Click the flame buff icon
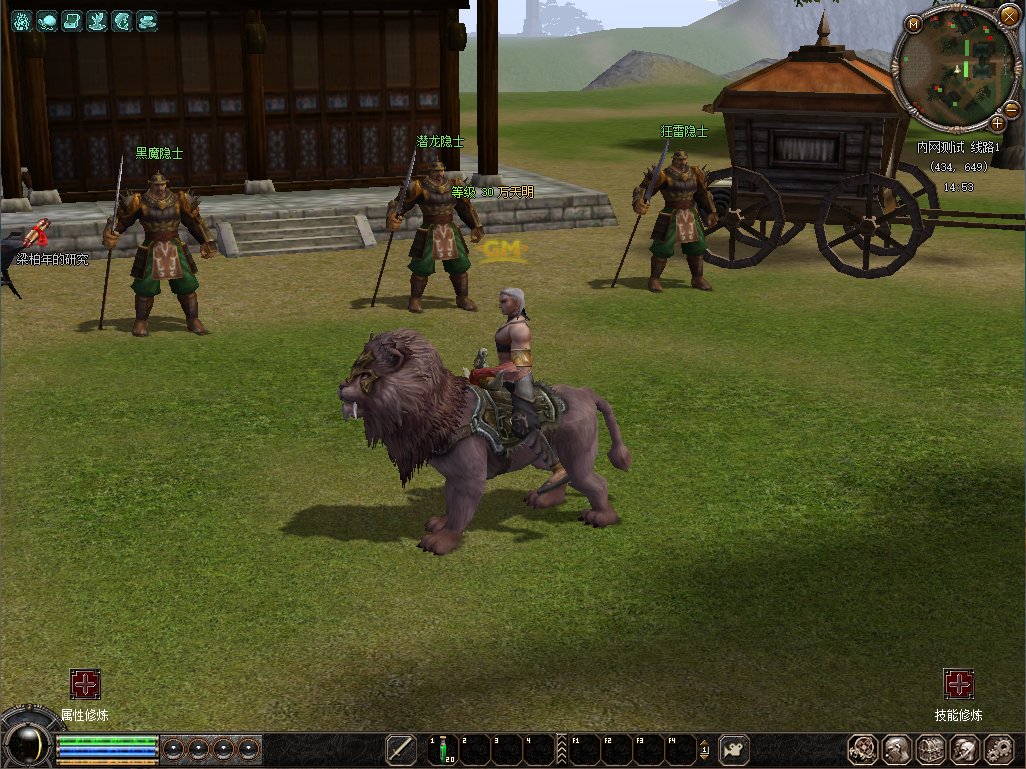Image resolution: width=1026 pixels, height=769 pixels. tap(21, 20)
